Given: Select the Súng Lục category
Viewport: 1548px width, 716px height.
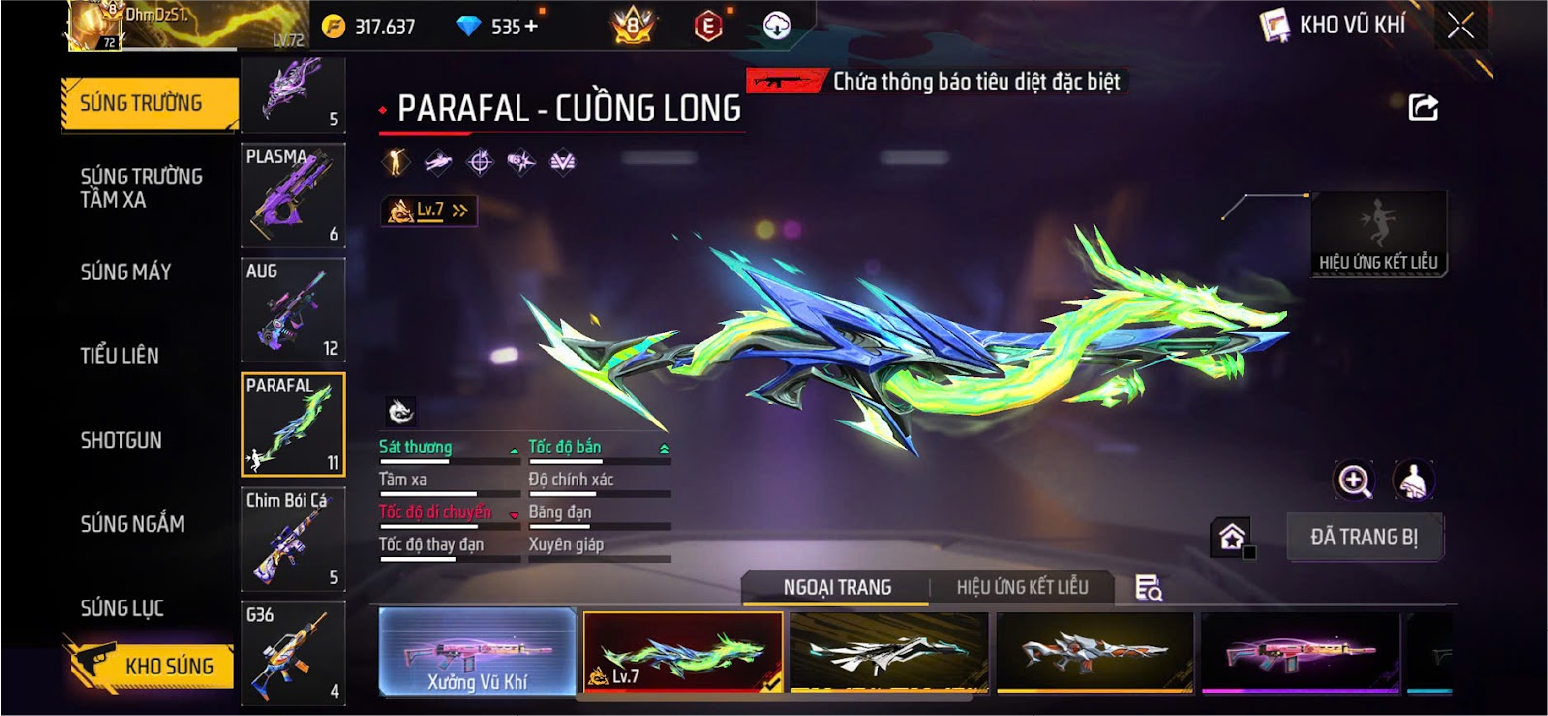Looking at the screenshot, I should (x=122, y=608).
